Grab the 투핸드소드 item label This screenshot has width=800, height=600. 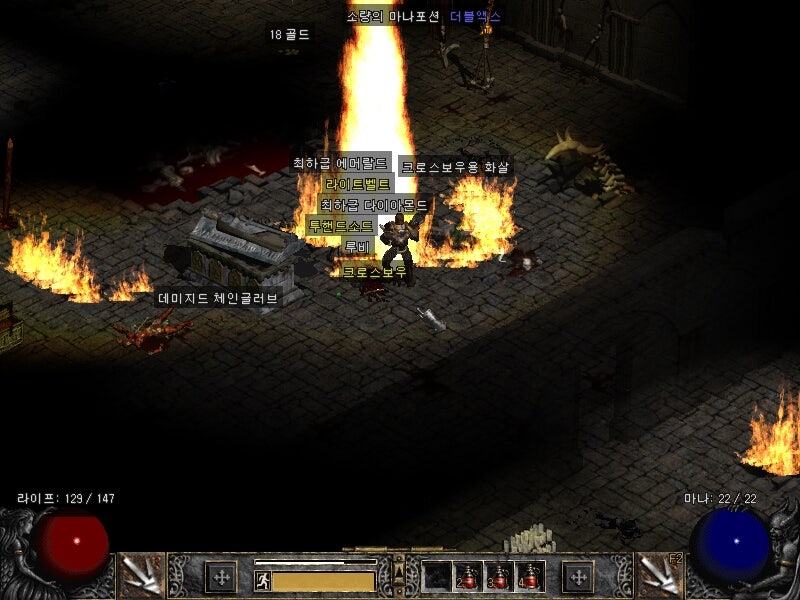coord(341,227)
